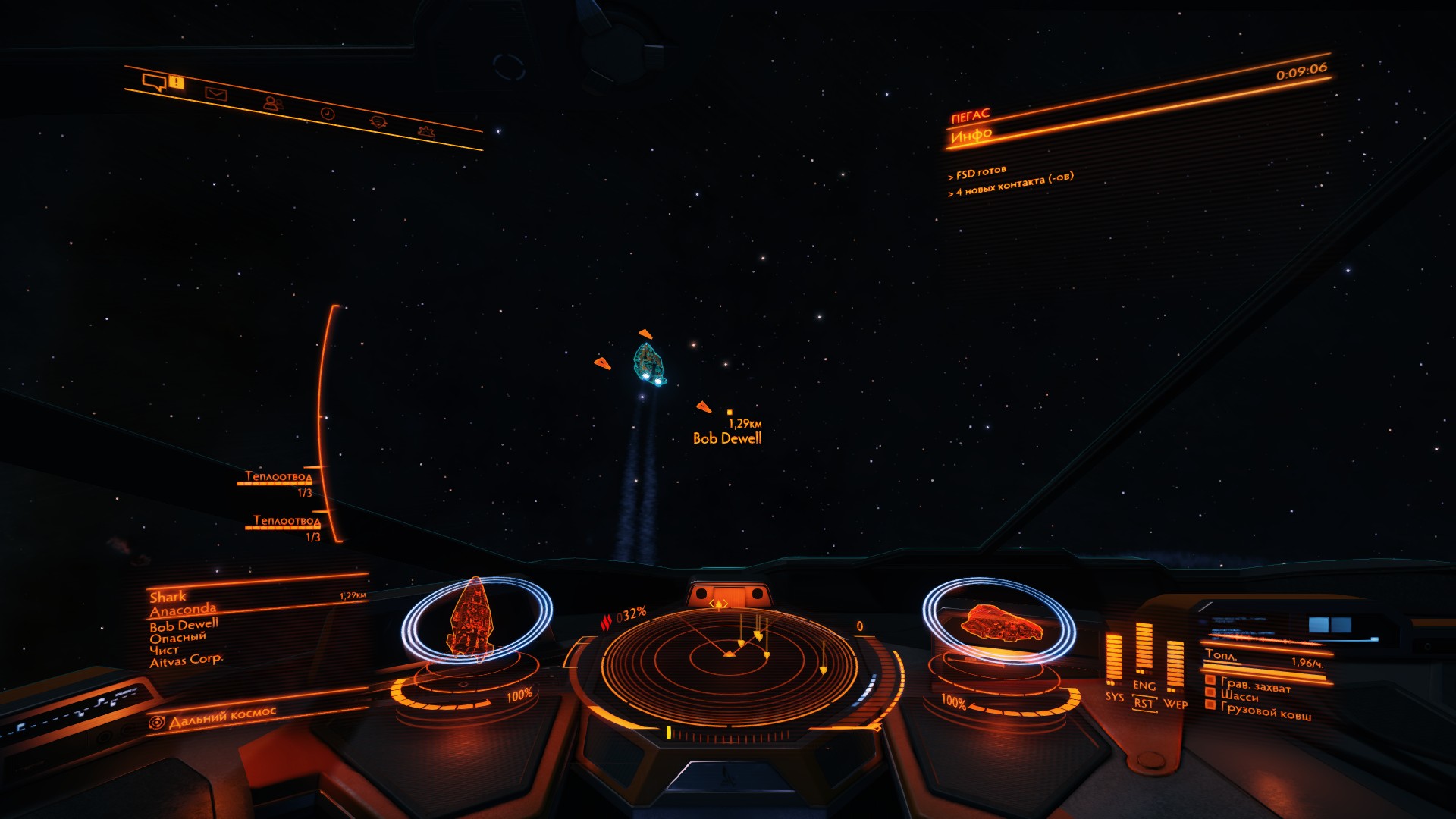Click the yellow exclamation alert badge
Image resolution: width=1456 pixels, height=819 pixels.
177,82
